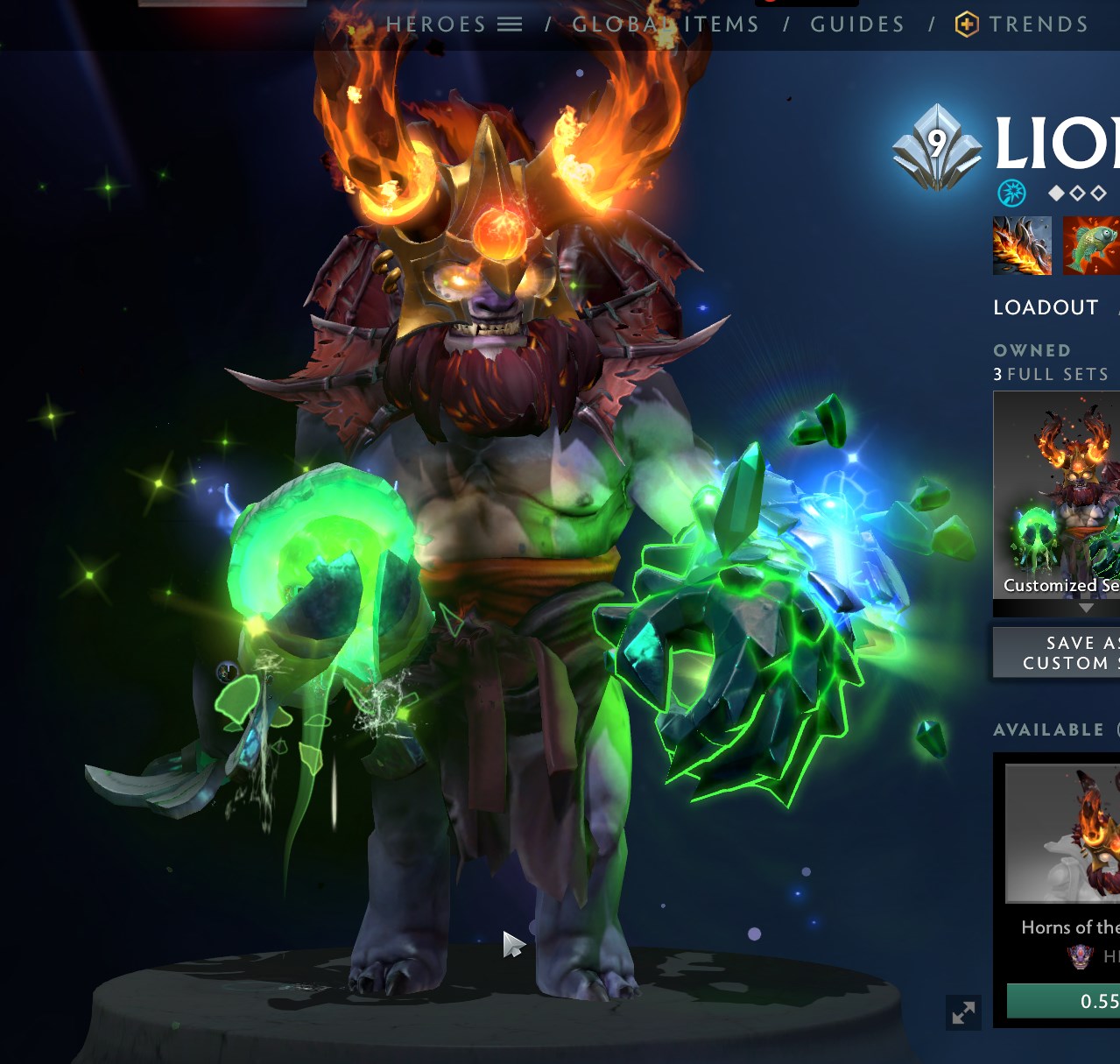Open the Guides section

click(x=857, y=25)
